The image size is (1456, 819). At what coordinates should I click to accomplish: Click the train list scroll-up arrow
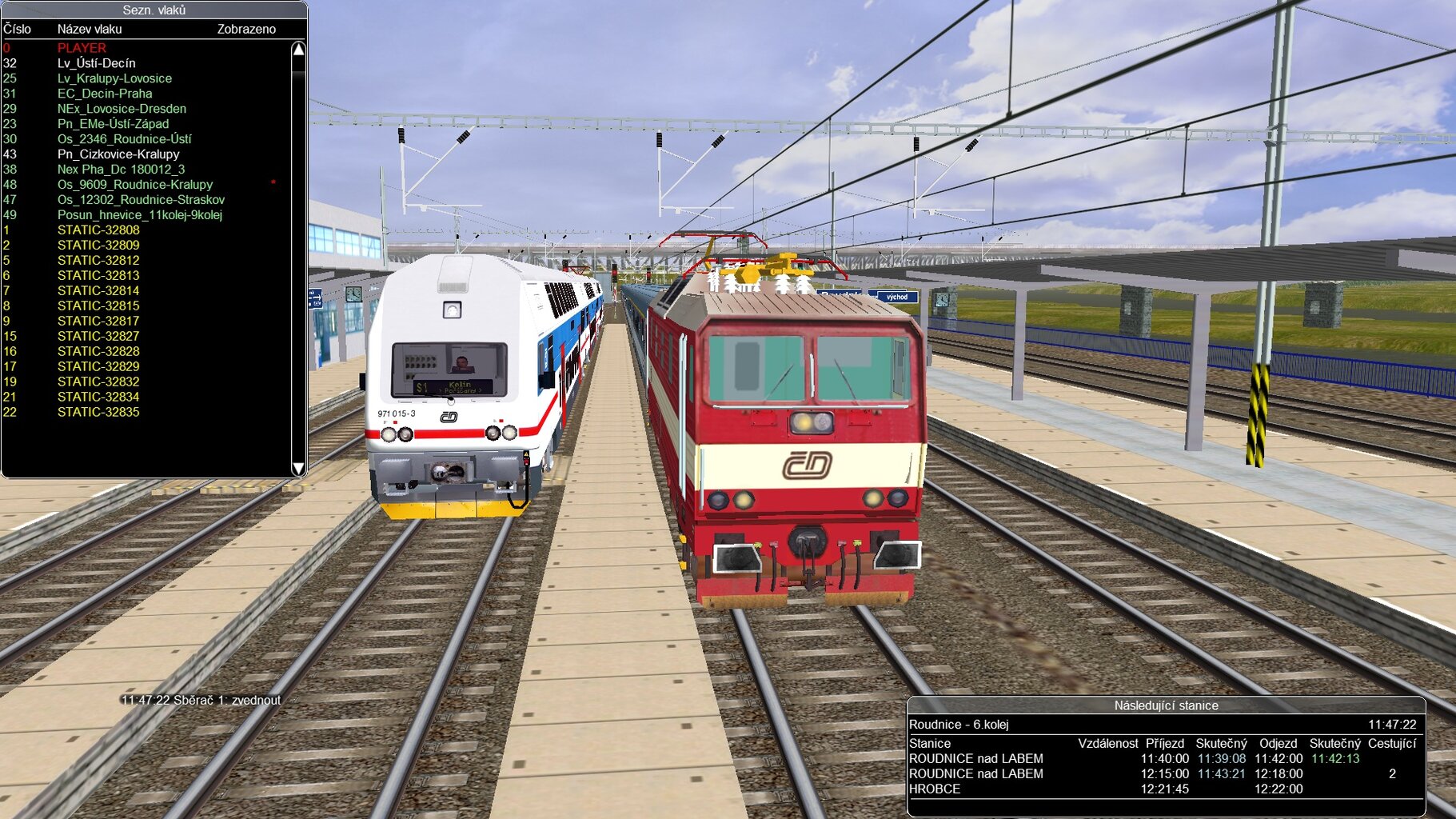pyautogui.click(x=298, y=50)
